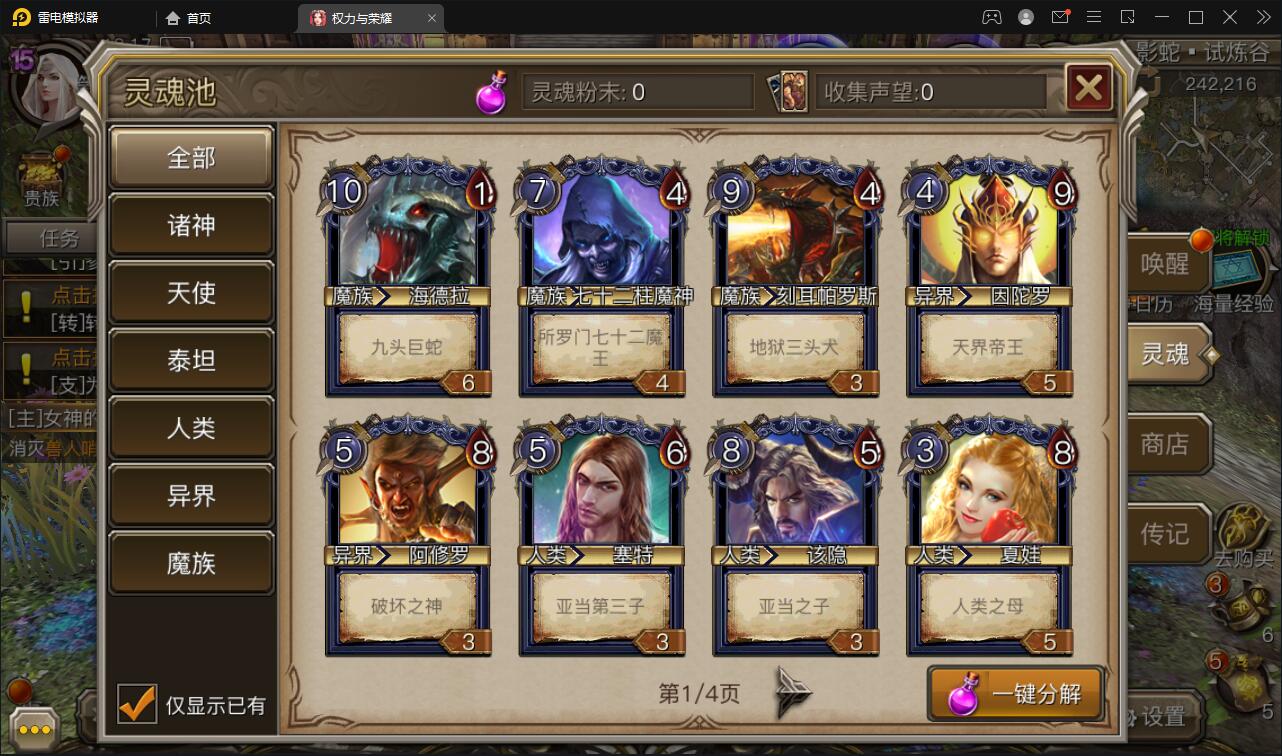Click the home icon on 首页 tab

[x=172, y=17]
